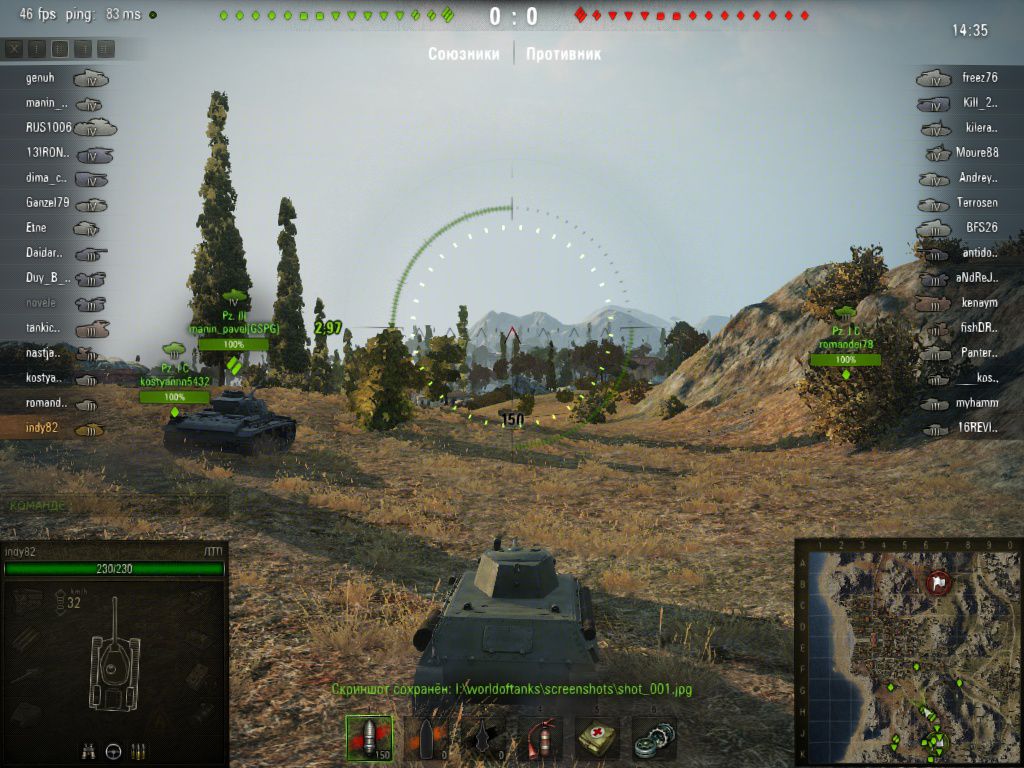This screenshot has height=768, width=1024.
Task: Select enemy freez76 in the enemy list
Action: [x=980, y=78]
